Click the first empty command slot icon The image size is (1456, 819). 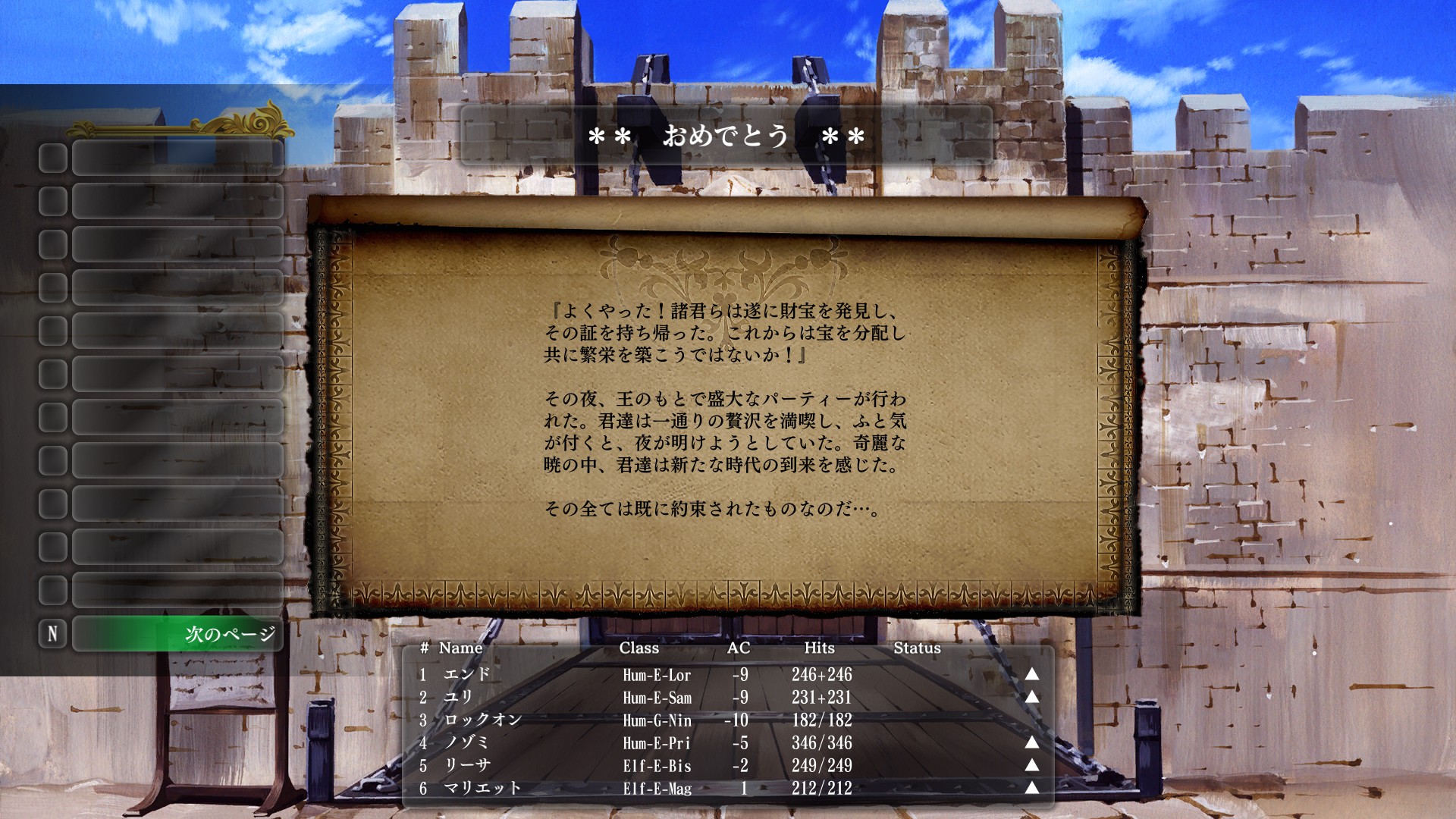pyautogui.click(x=52, y=159)
